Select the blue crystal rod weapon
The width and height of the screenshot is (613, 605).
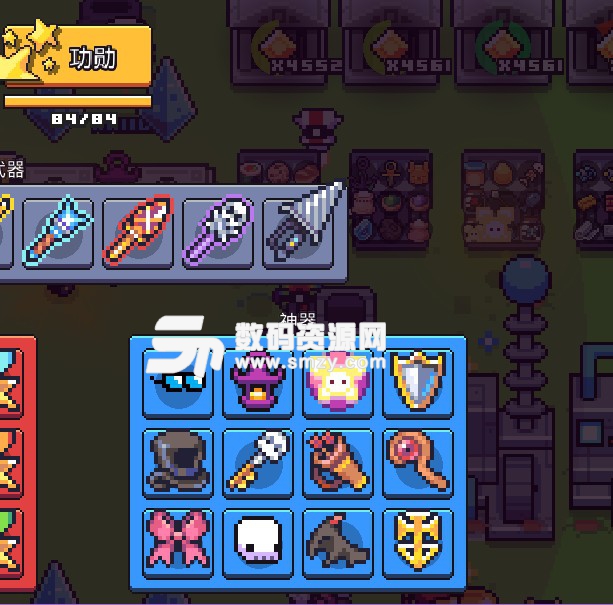pyautogui.click(x=59, y=232)
